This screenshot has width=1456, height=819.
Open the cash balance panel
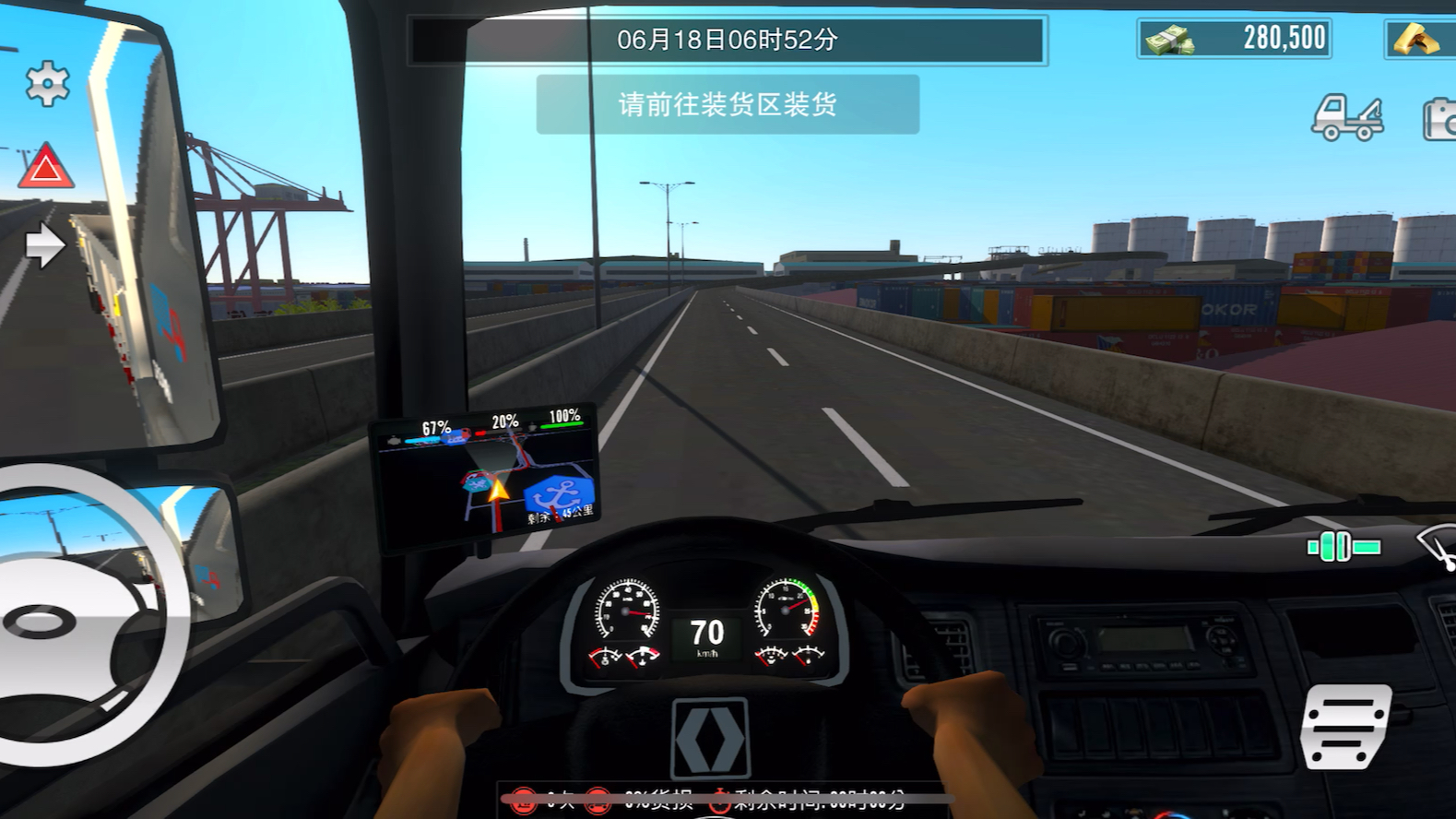[x=1234, y=39]
